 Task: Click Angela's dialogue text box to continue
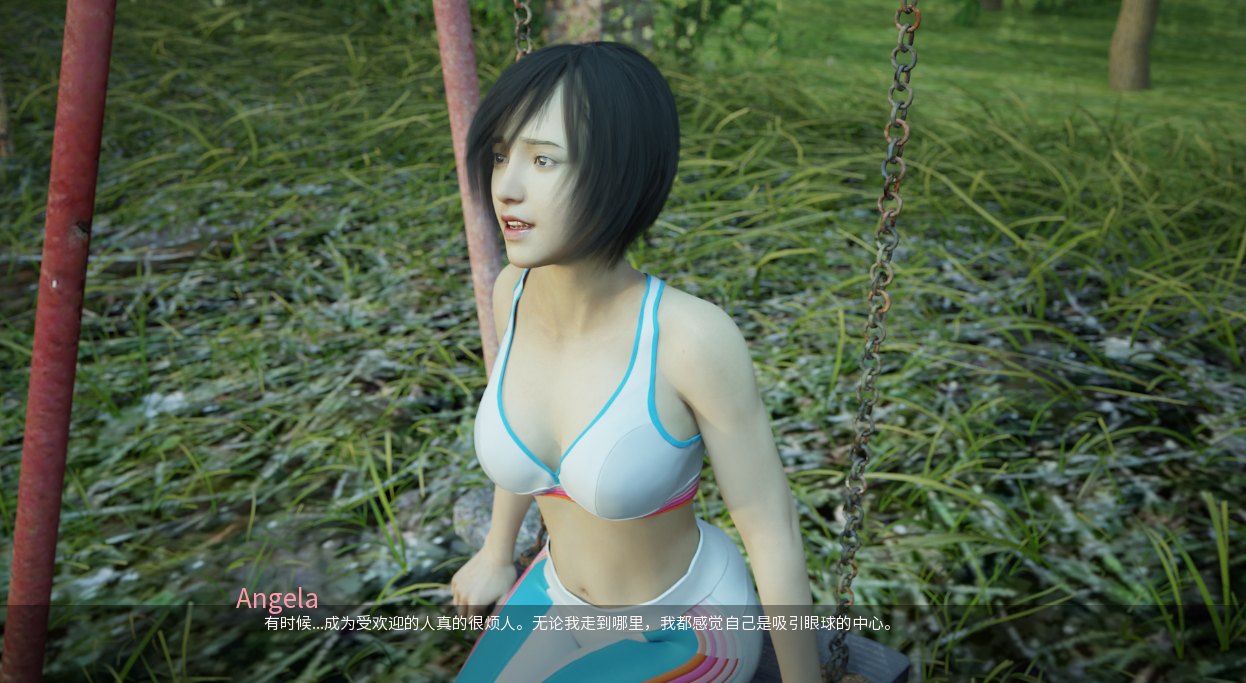578,624
